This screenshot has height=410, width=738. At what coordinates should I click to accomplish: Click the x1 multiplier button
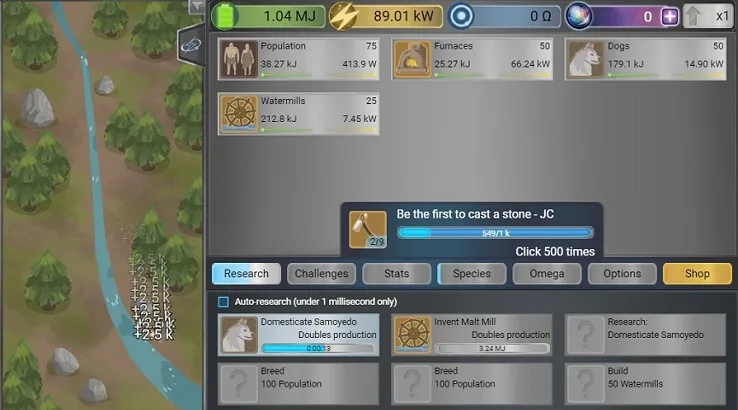(x=709, y=16)
